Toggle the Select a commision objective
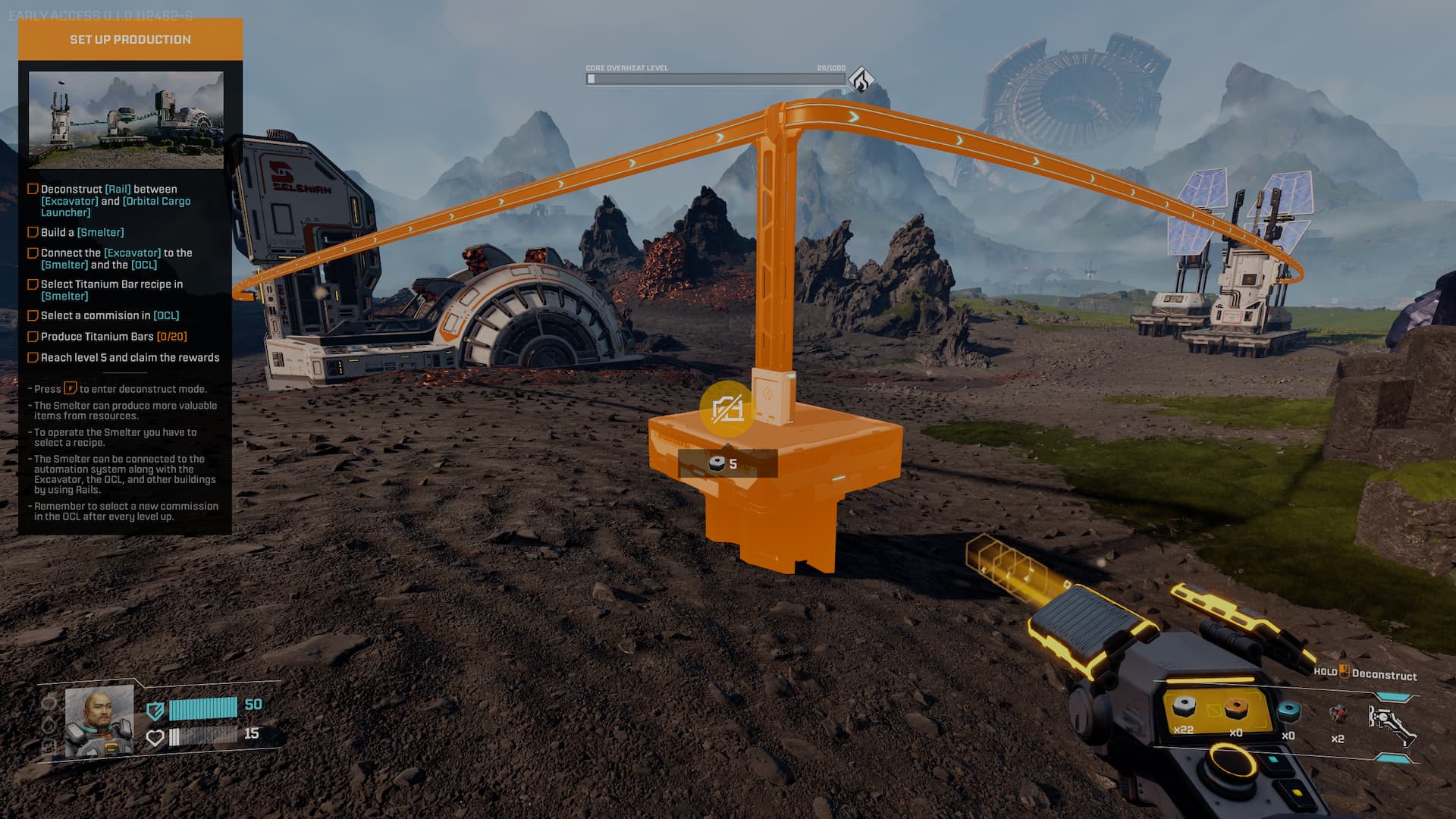 tap(33, 315)
